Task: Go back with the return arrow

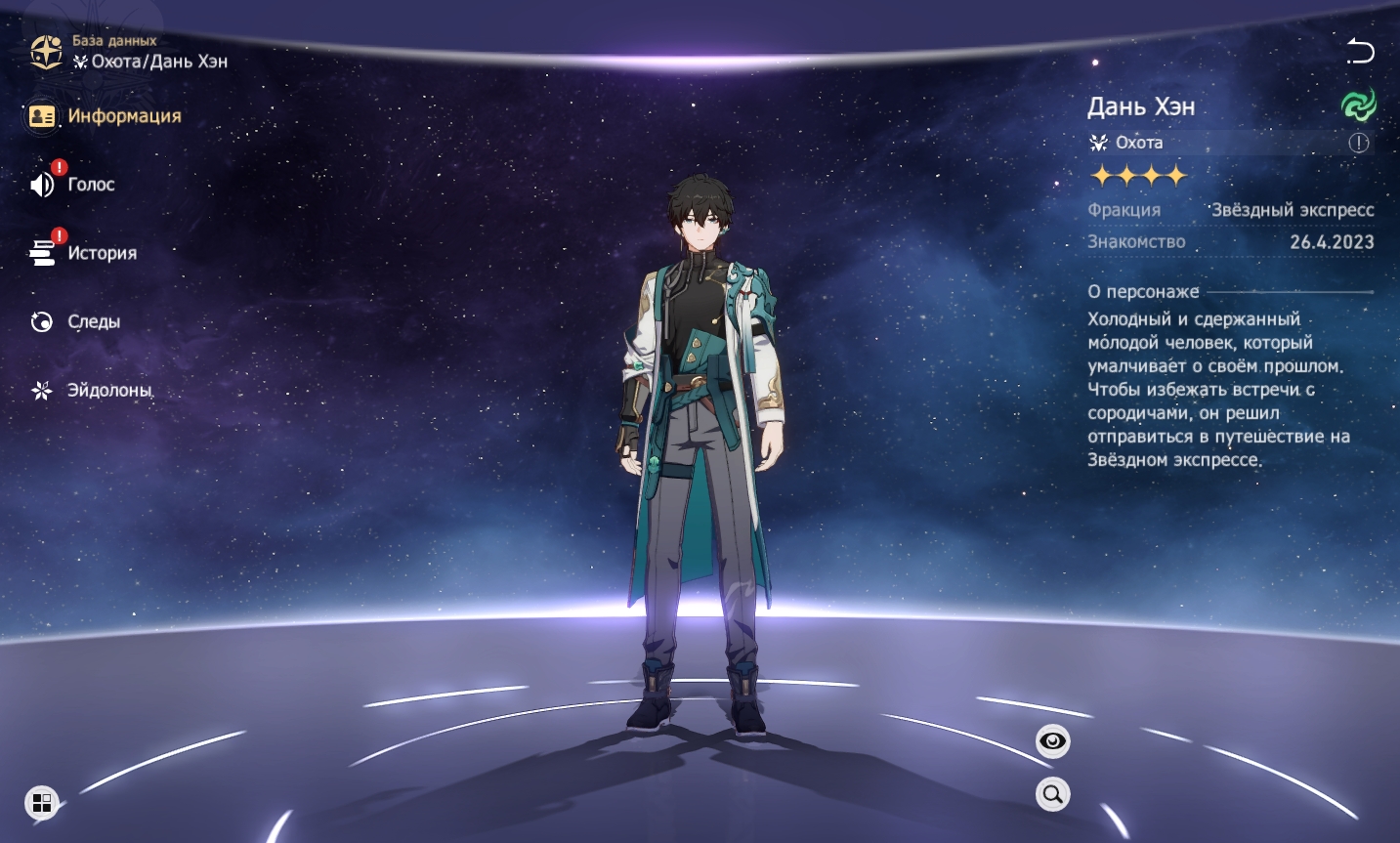Action: (1360, 51)
